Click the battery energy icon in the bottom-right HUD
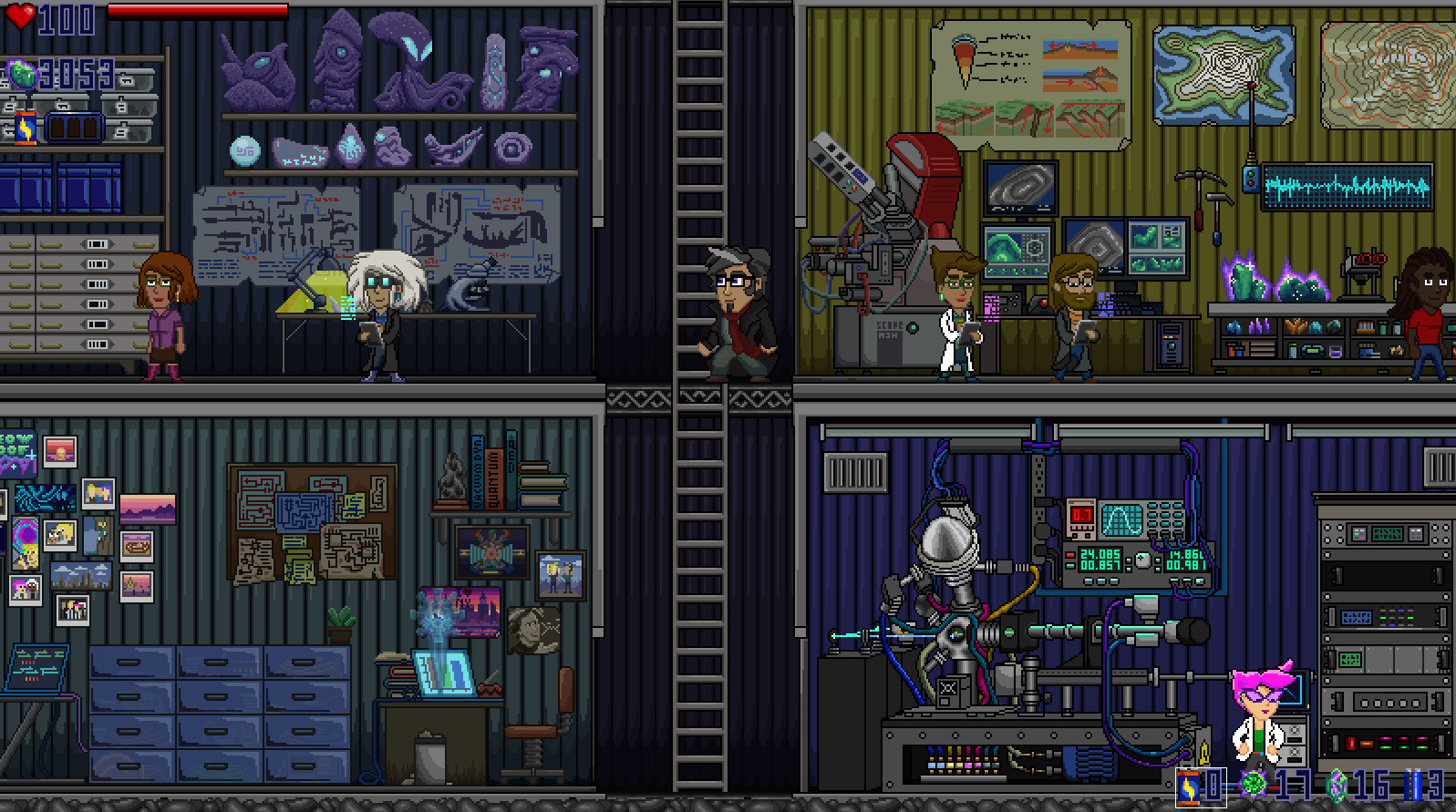The height and width of the screenshot is (812, 1456). [1188, 786]
